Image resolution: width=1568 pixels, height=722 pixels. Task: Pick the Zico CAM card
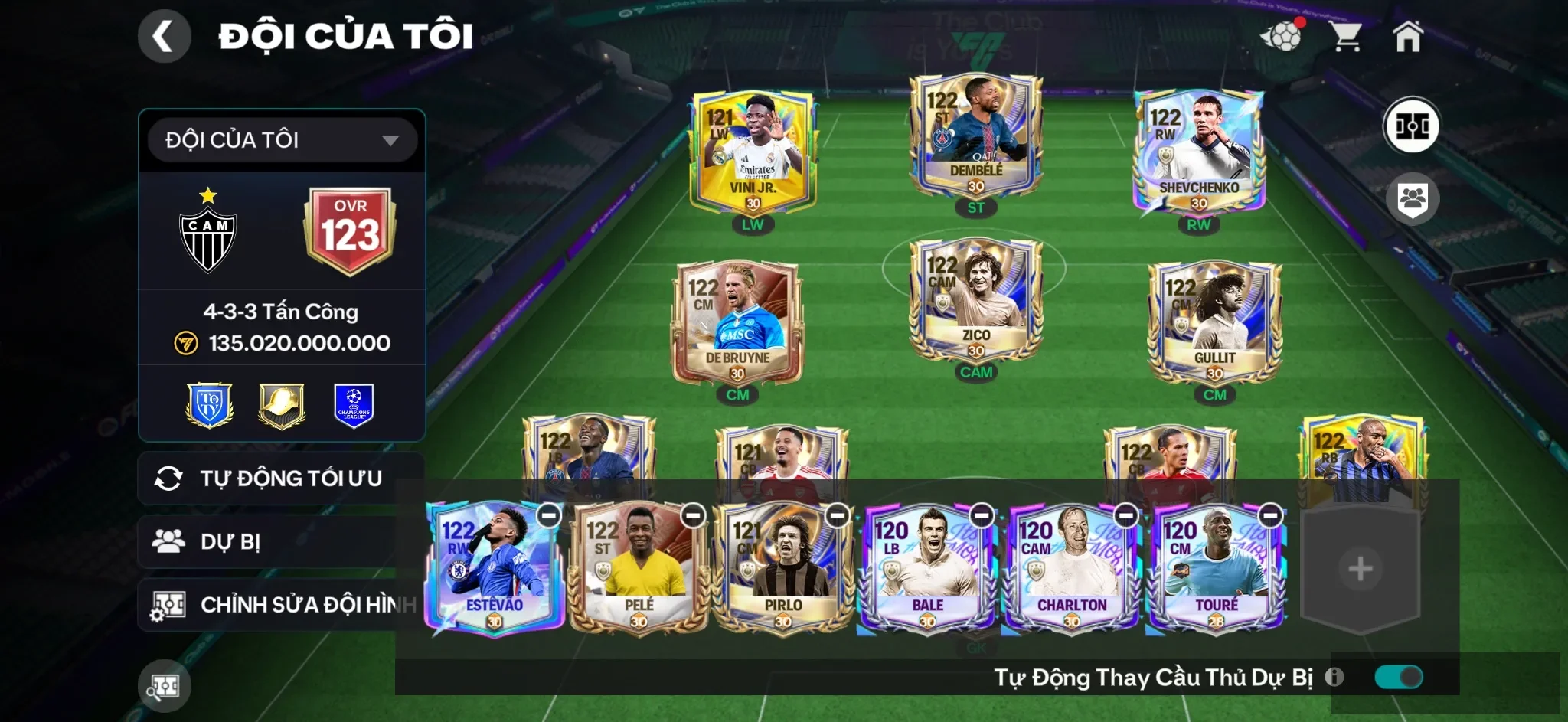click(x=975, y=300)
